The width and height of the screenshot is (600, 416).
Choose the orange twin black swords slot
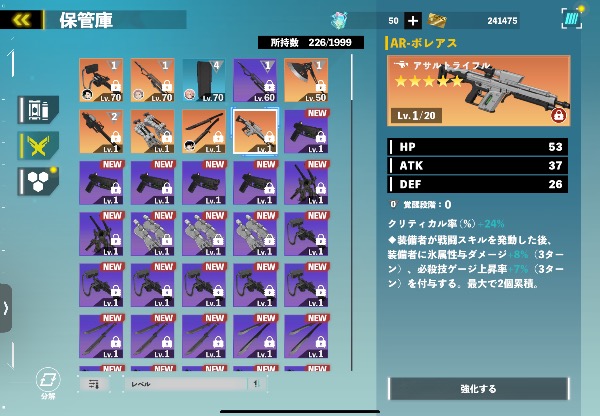point(204,131)
